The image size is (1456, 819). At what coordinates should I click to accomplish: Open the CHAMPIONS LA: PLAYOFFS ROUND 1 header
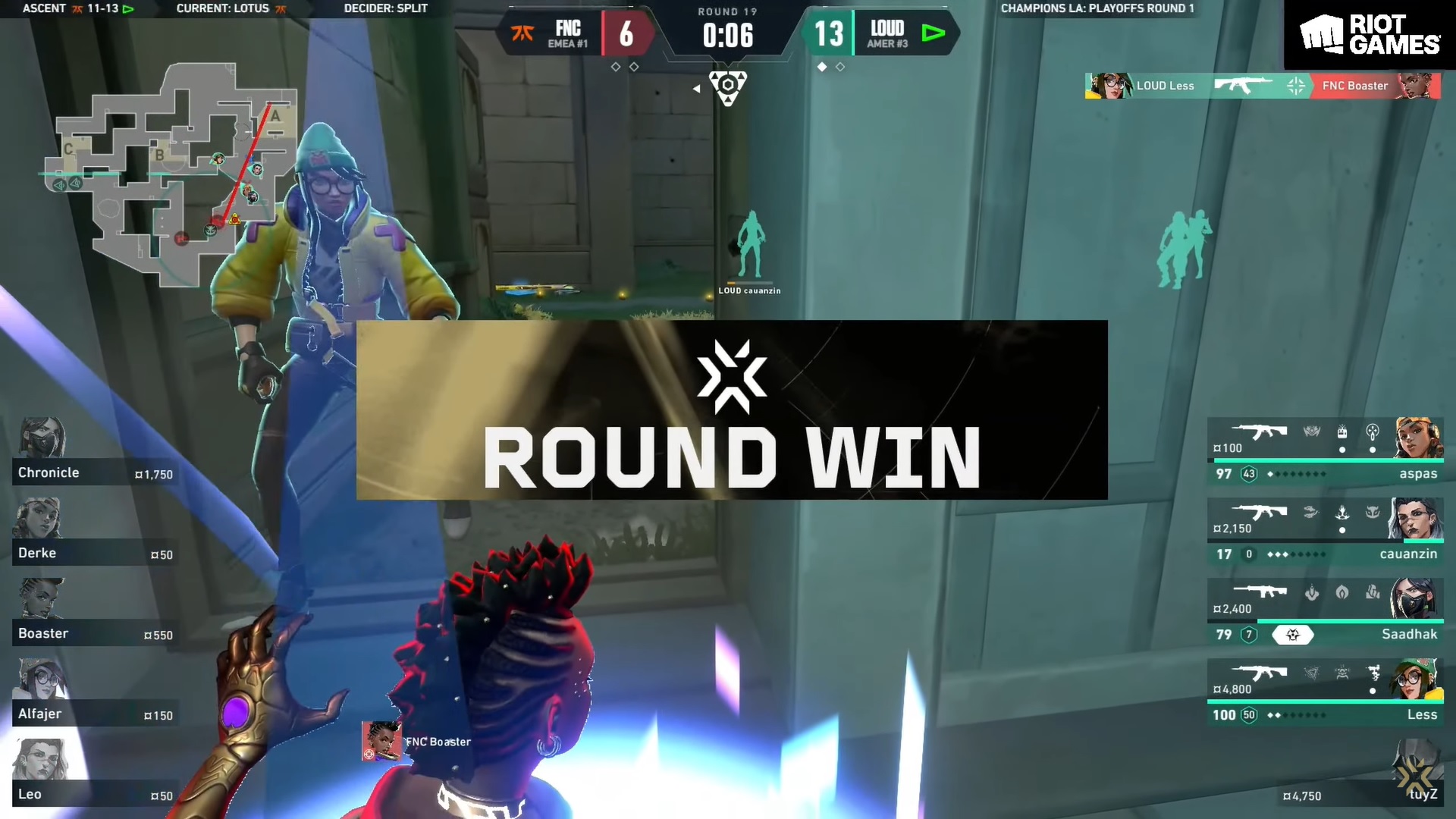click(x=1097, y=8)
